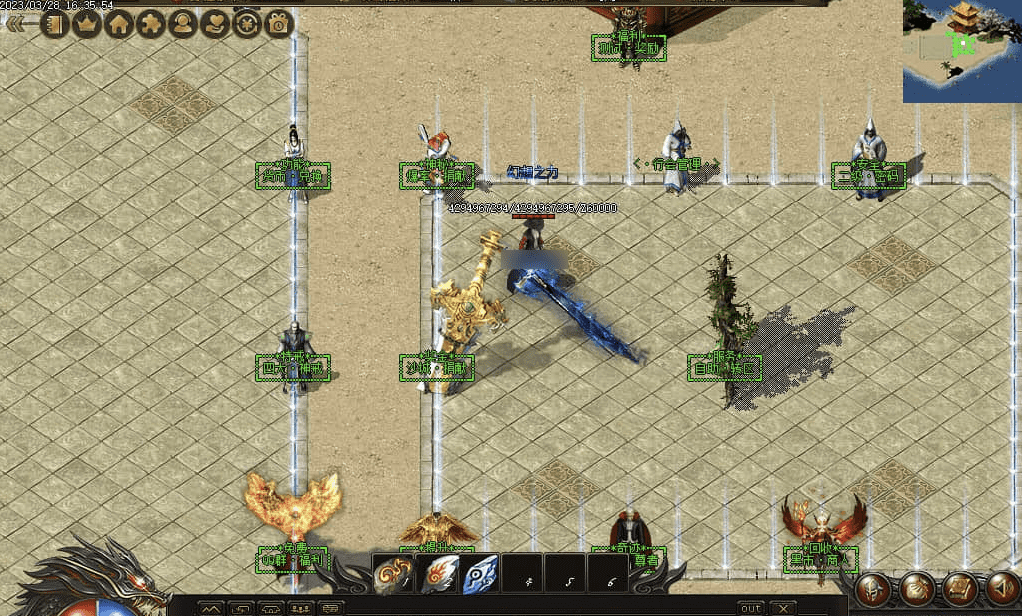Use the red flame stone in hotbar slot 2

437,574
